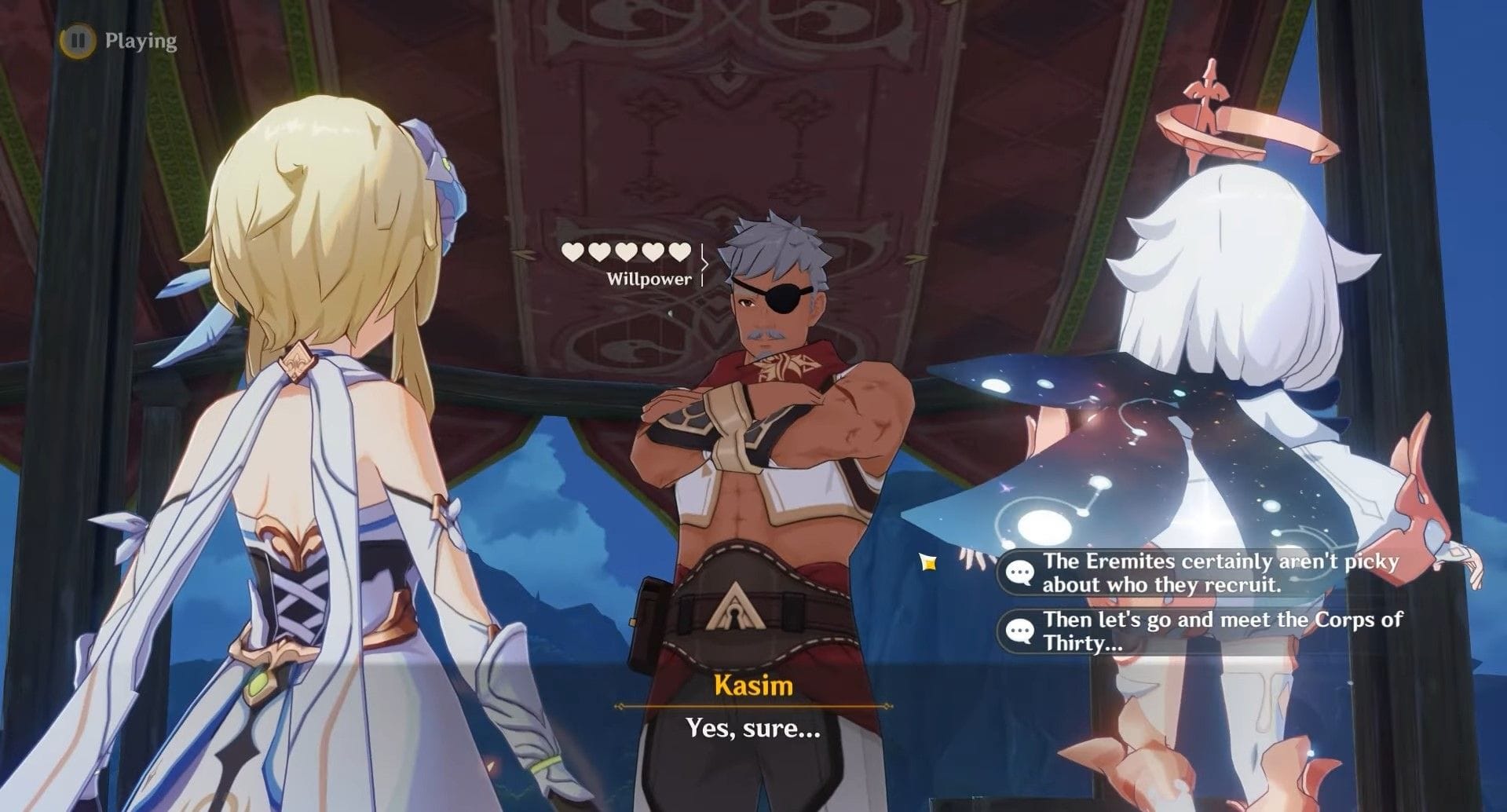Click the chat bubble icon beside the Corps of Thirty option
Image resolution: width=1507 pixels, height=812 pixels.
coord(1020,629)
